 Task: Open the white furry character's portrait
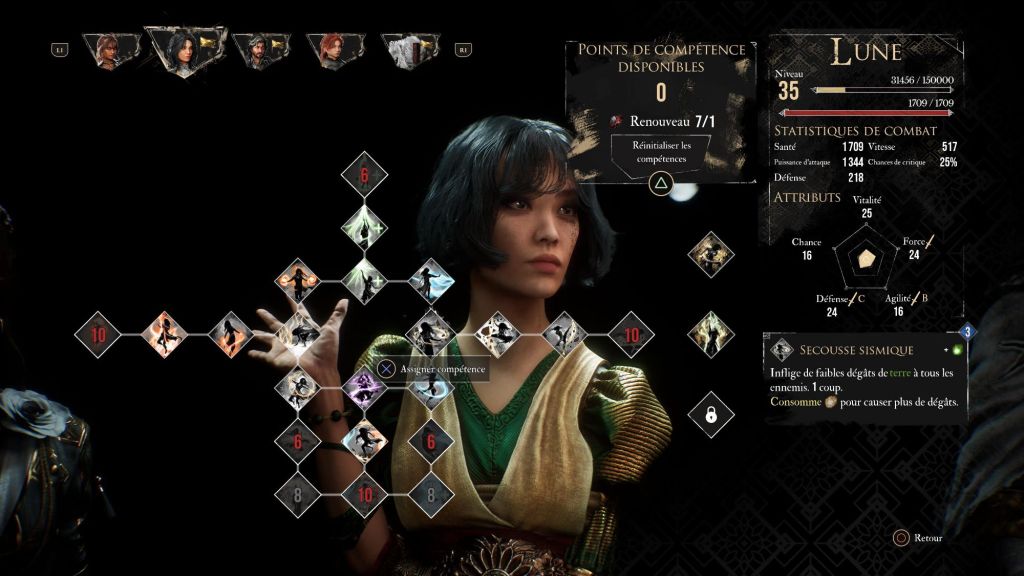[410, 49]
